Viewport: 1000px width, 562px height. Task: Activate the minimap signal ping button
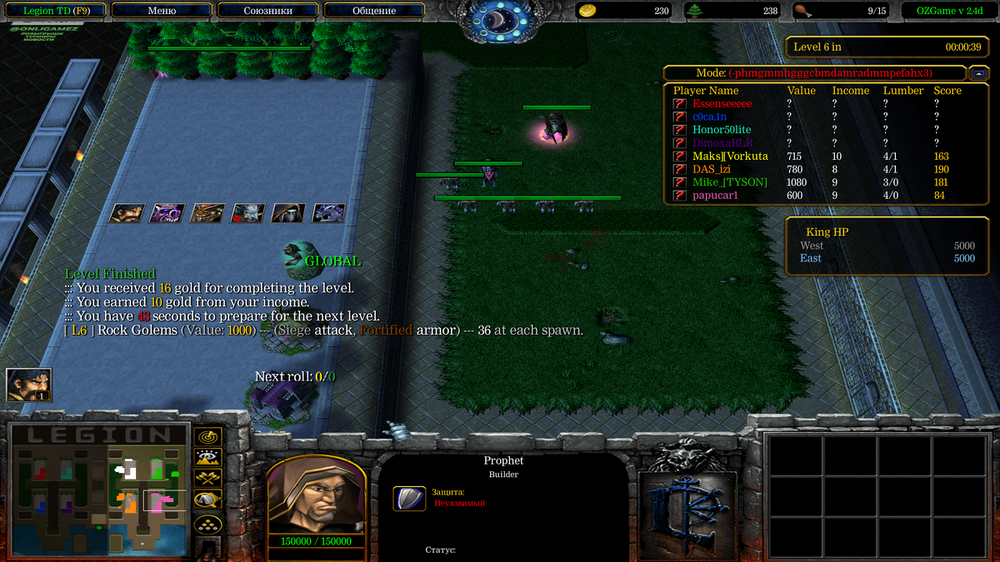208,437
